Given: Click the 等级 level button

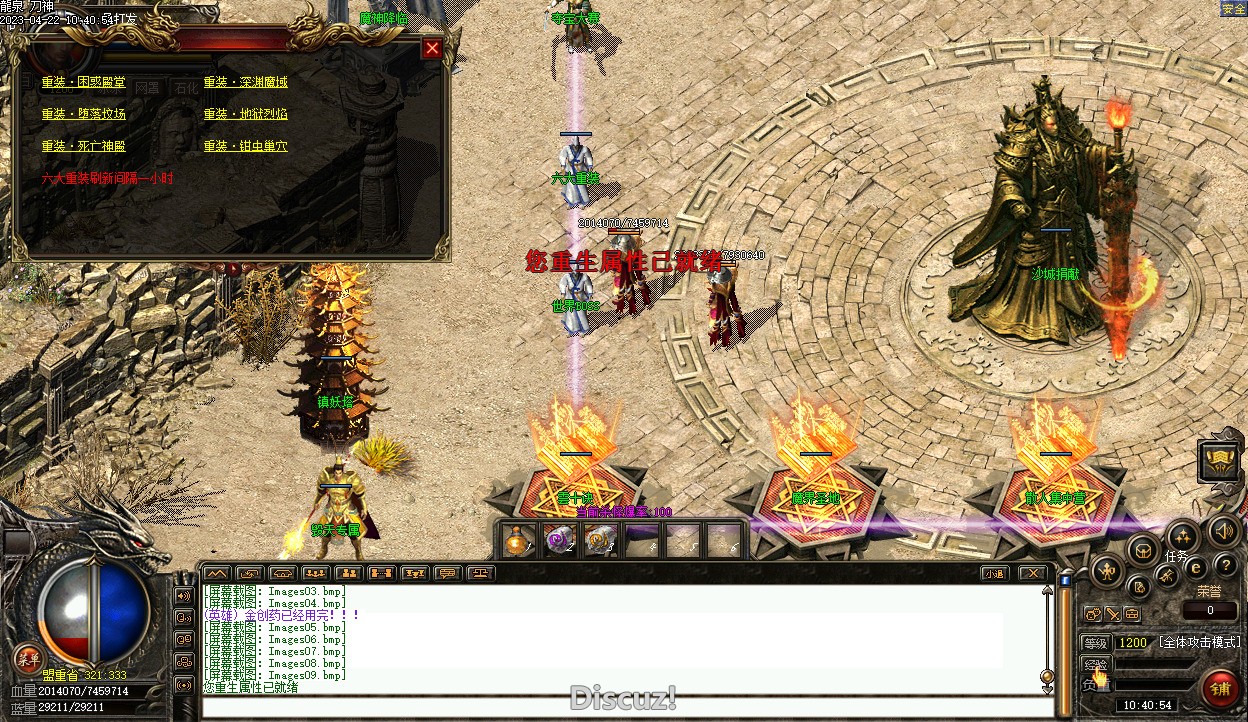Looking at the screenshot, I should (x=1096, y=642).
